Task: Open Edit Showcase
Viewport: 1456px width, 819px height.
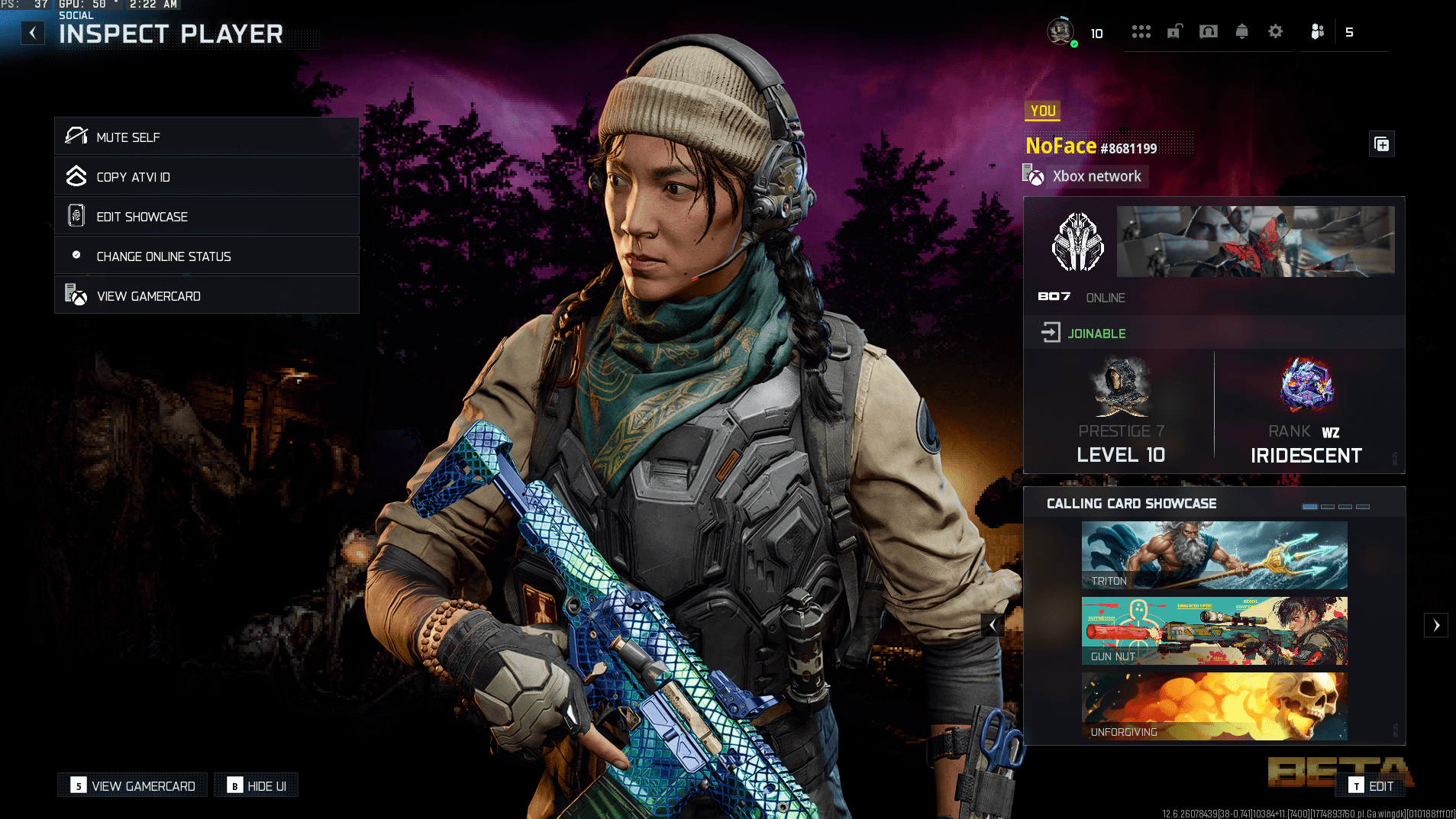Action: point(206,217)
